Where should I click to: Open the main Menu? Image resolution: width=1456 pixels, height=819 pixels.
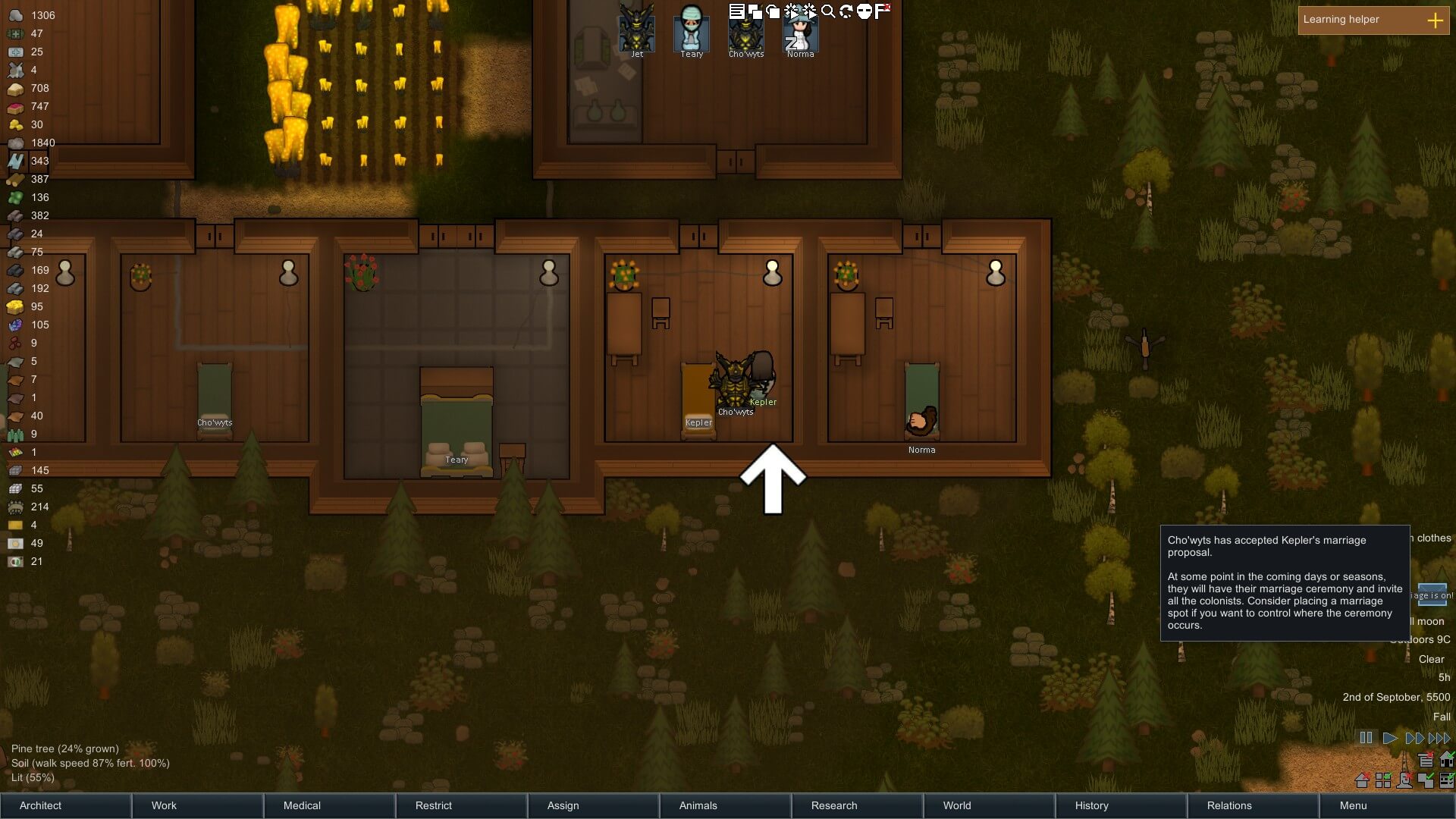click(x=1386, y=805)
